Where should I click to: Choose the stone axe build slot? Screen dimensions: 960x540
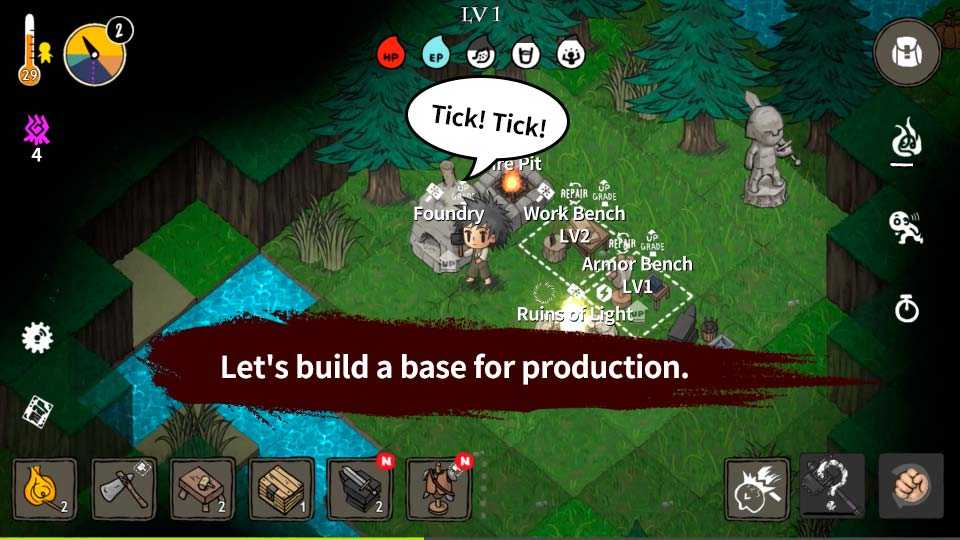124,489
